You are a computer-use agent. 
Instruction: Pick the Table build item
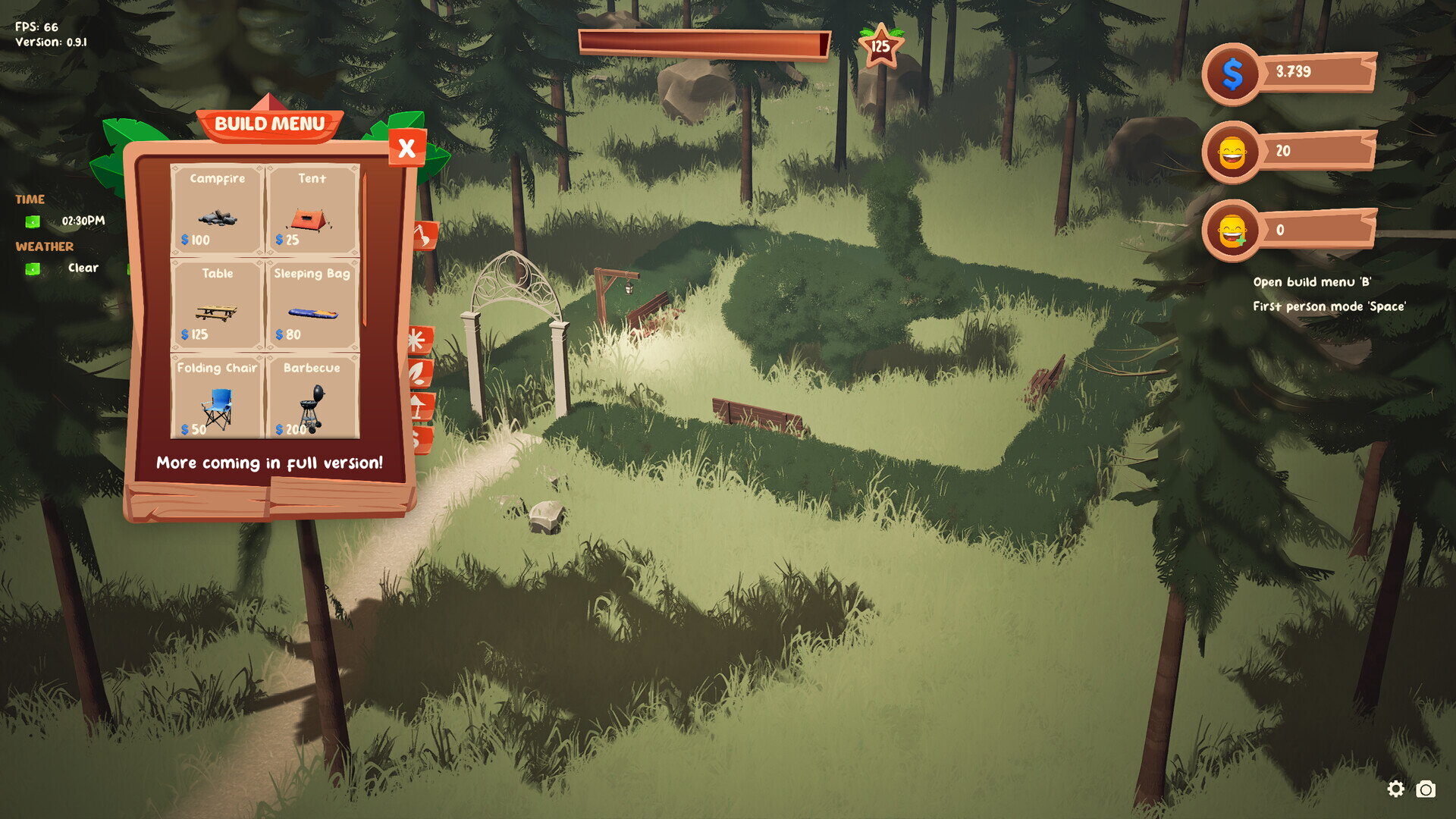point(218,304)
